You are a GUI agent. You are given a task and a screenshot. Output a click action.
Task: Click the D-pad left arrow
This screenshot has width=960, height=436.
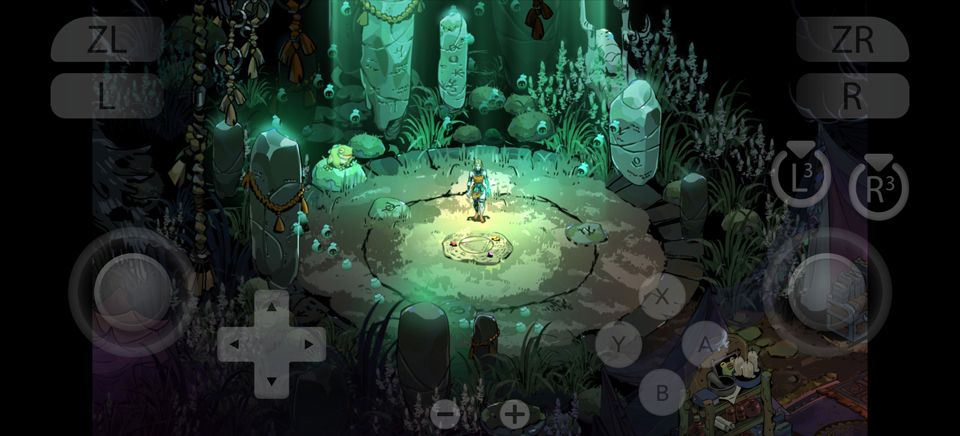[235, 345]
